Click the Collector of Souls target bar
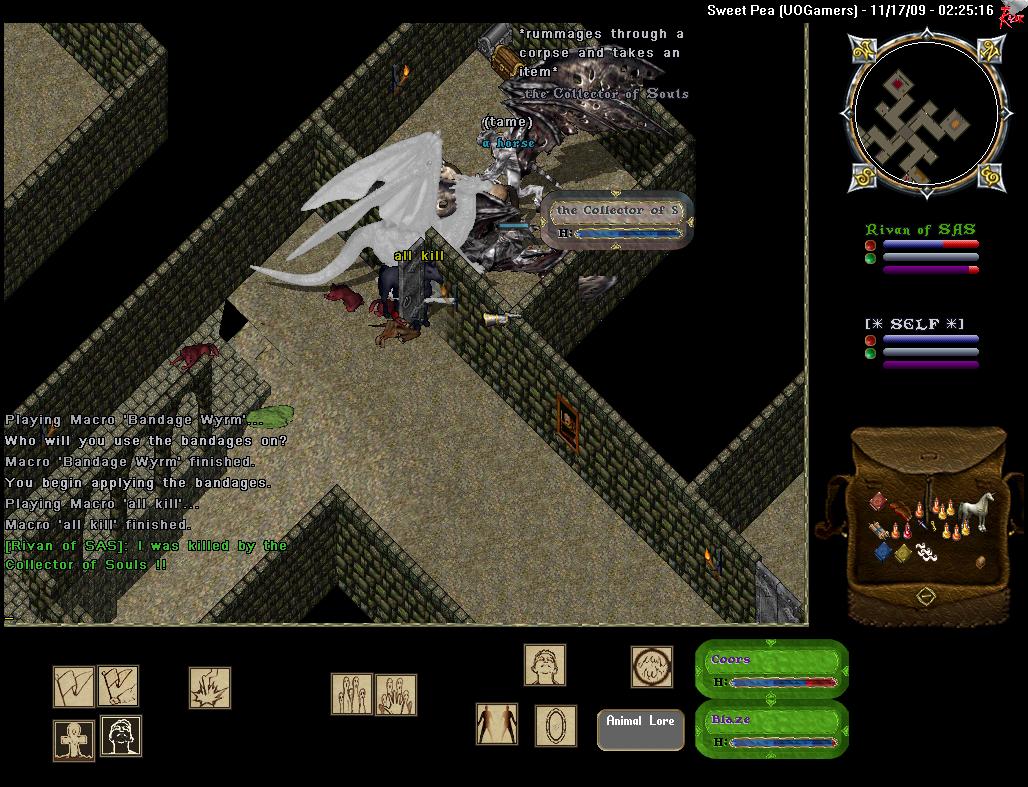Viewport: 1028px width, 787px height. click(x=618, y=221)
